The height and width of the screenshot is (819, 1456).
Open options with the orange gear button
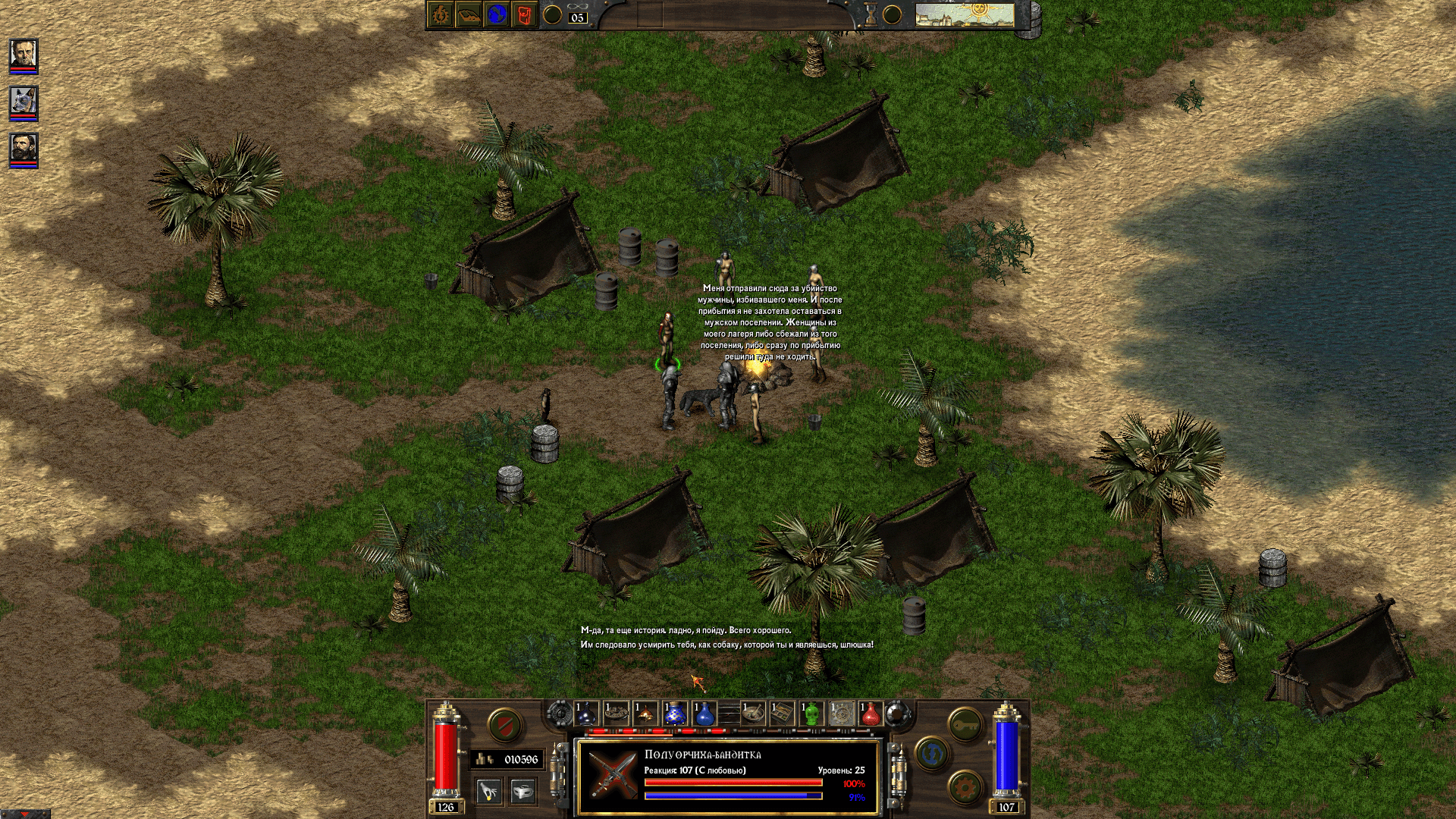(x=965, y=787)
